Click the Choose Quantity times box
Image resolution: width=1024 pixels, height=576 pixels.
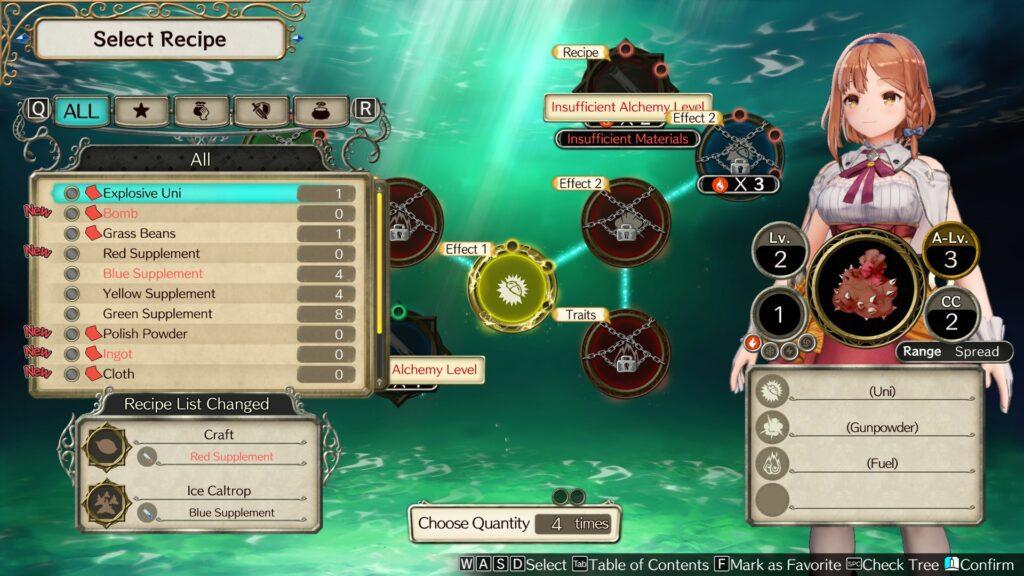click(514, 523)
